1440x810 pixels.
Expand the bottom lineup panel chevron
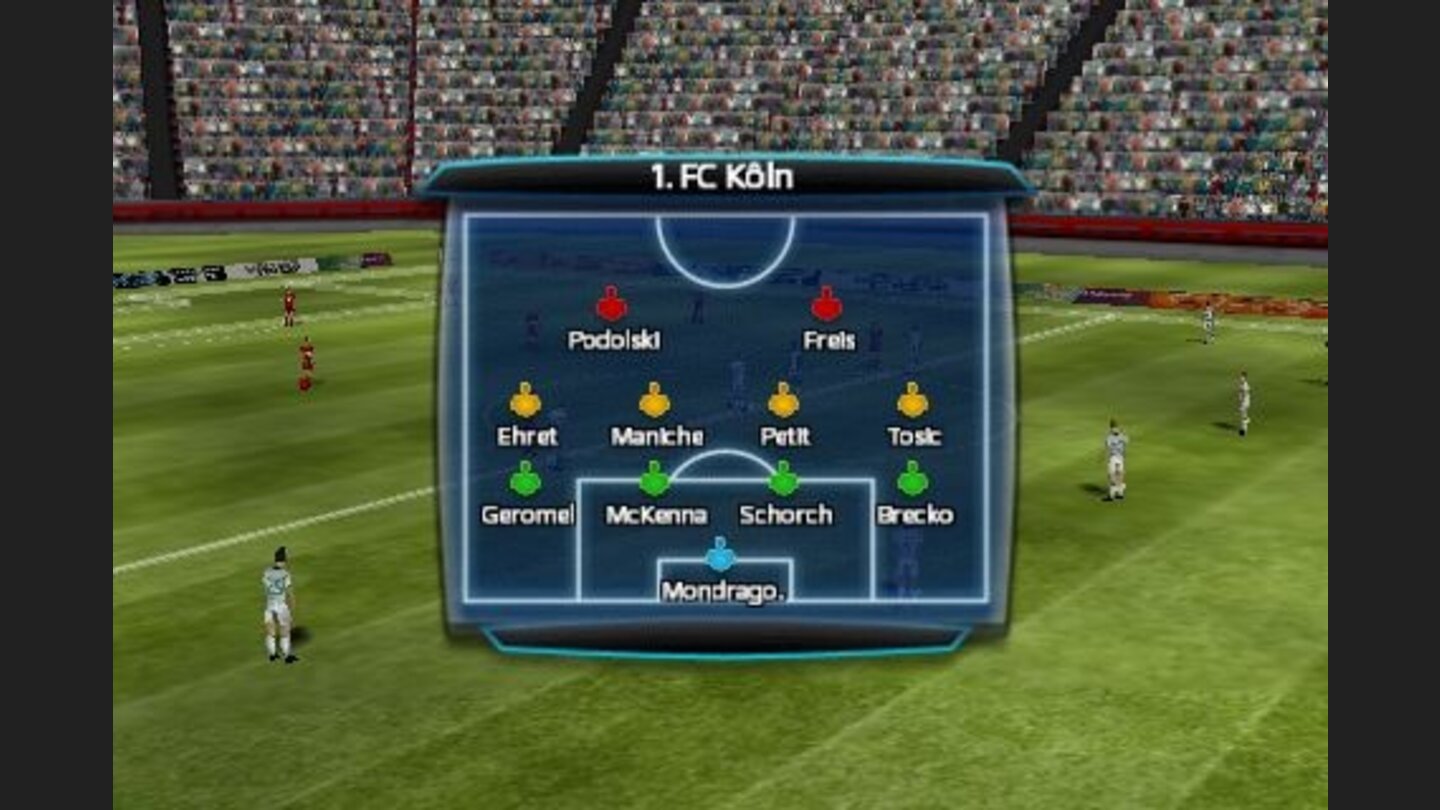tap(718, 640)
